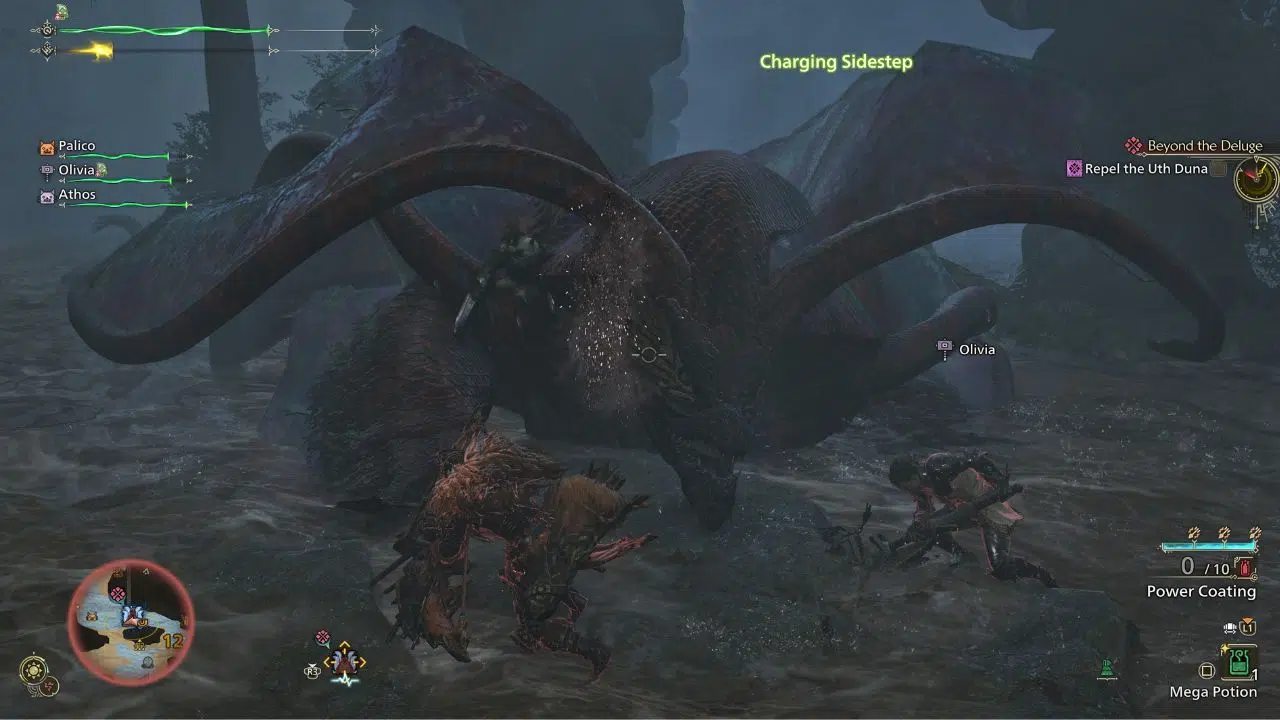Select the Mega Potion item slot

pyautogui.click(x=1239, y=661)
